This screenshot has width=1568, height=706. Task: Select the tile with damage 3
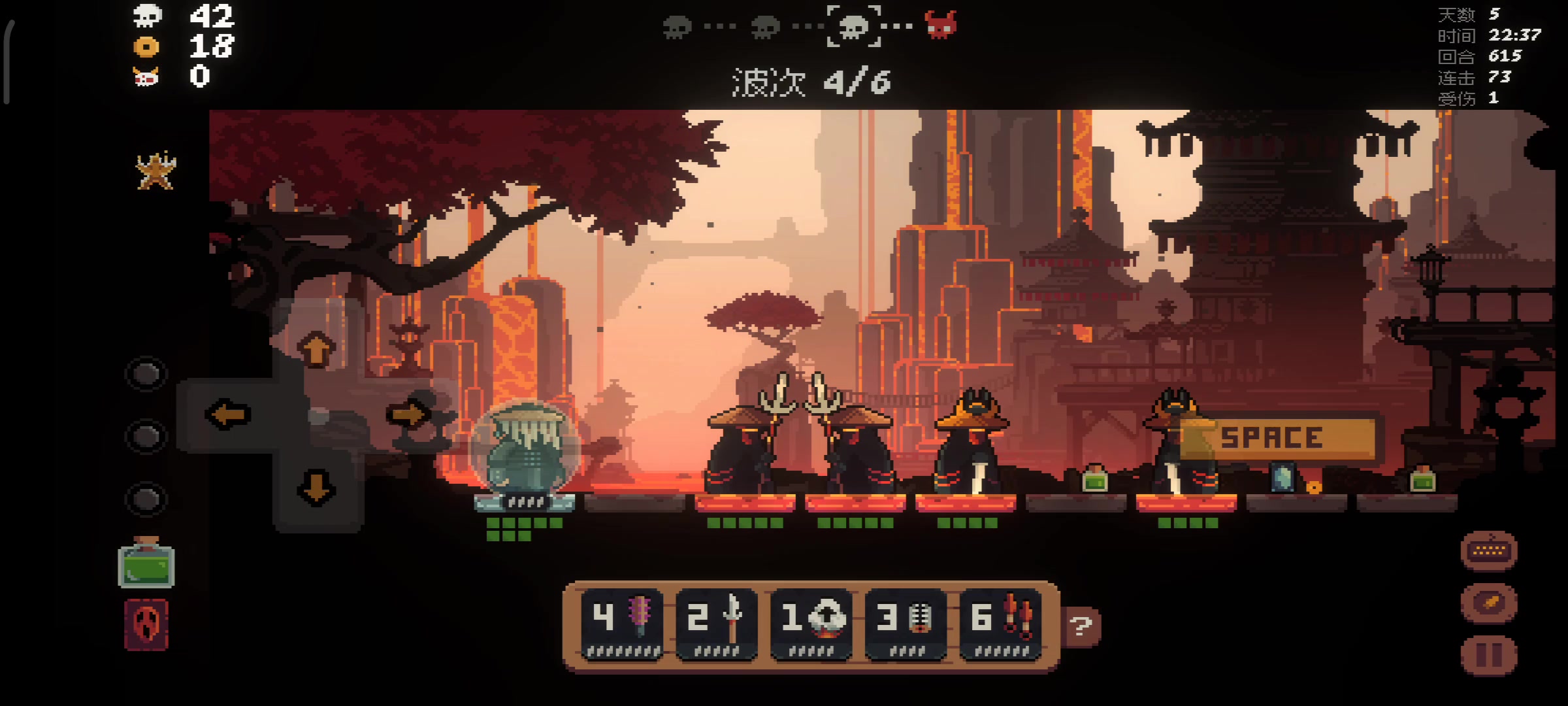click(906, 624)
